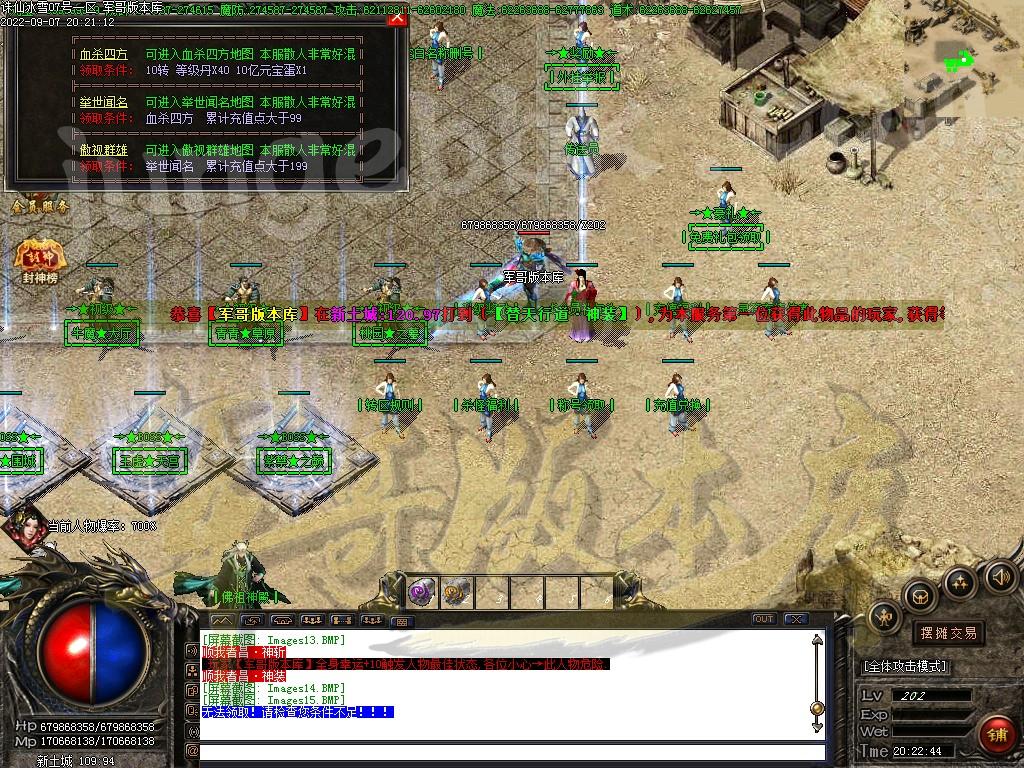Click the 当前人物爆率 character portrait icon

(x=26, y=532)
